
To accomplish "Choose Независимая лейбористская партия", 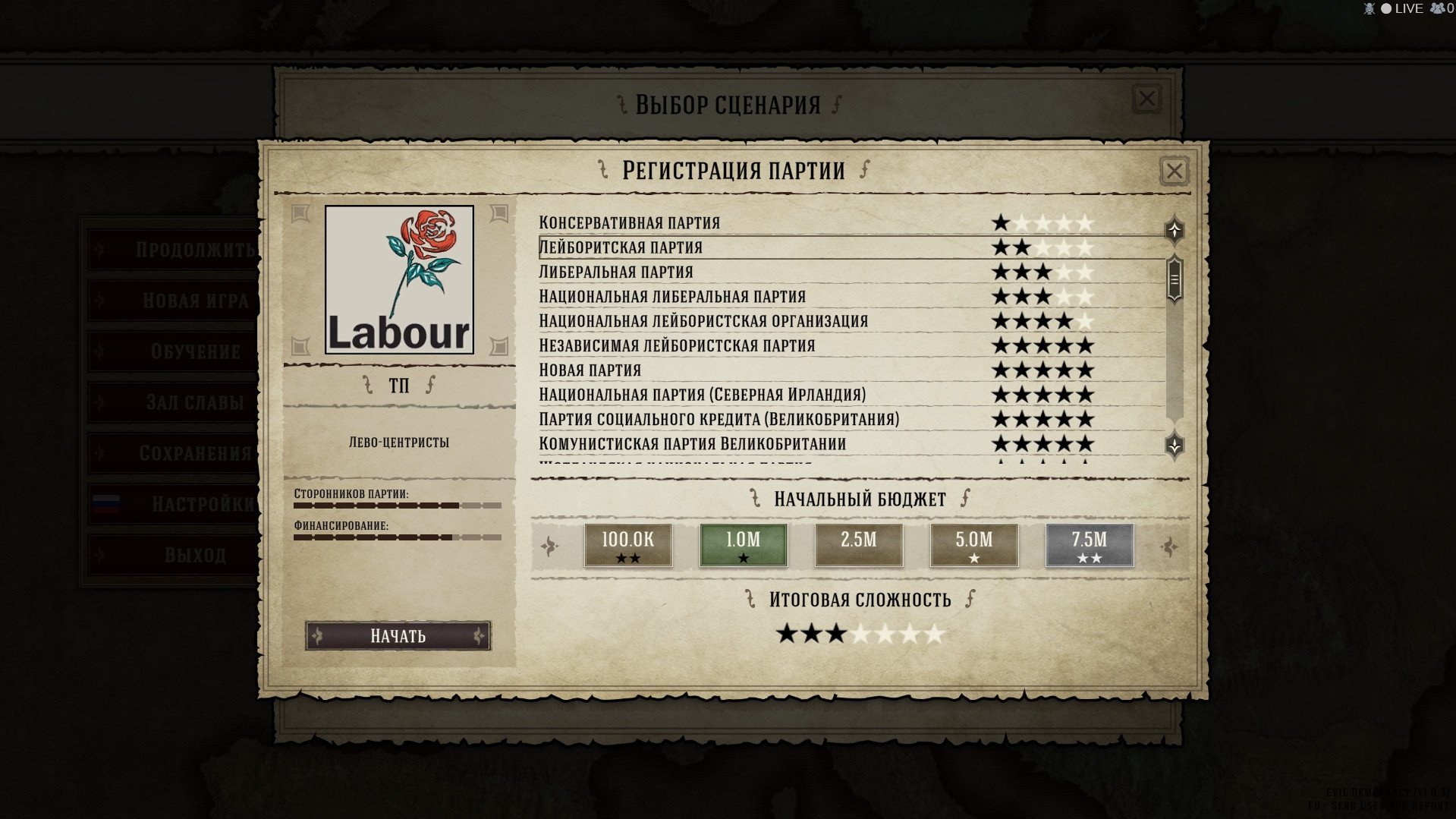I will click(x=677, y=345).
